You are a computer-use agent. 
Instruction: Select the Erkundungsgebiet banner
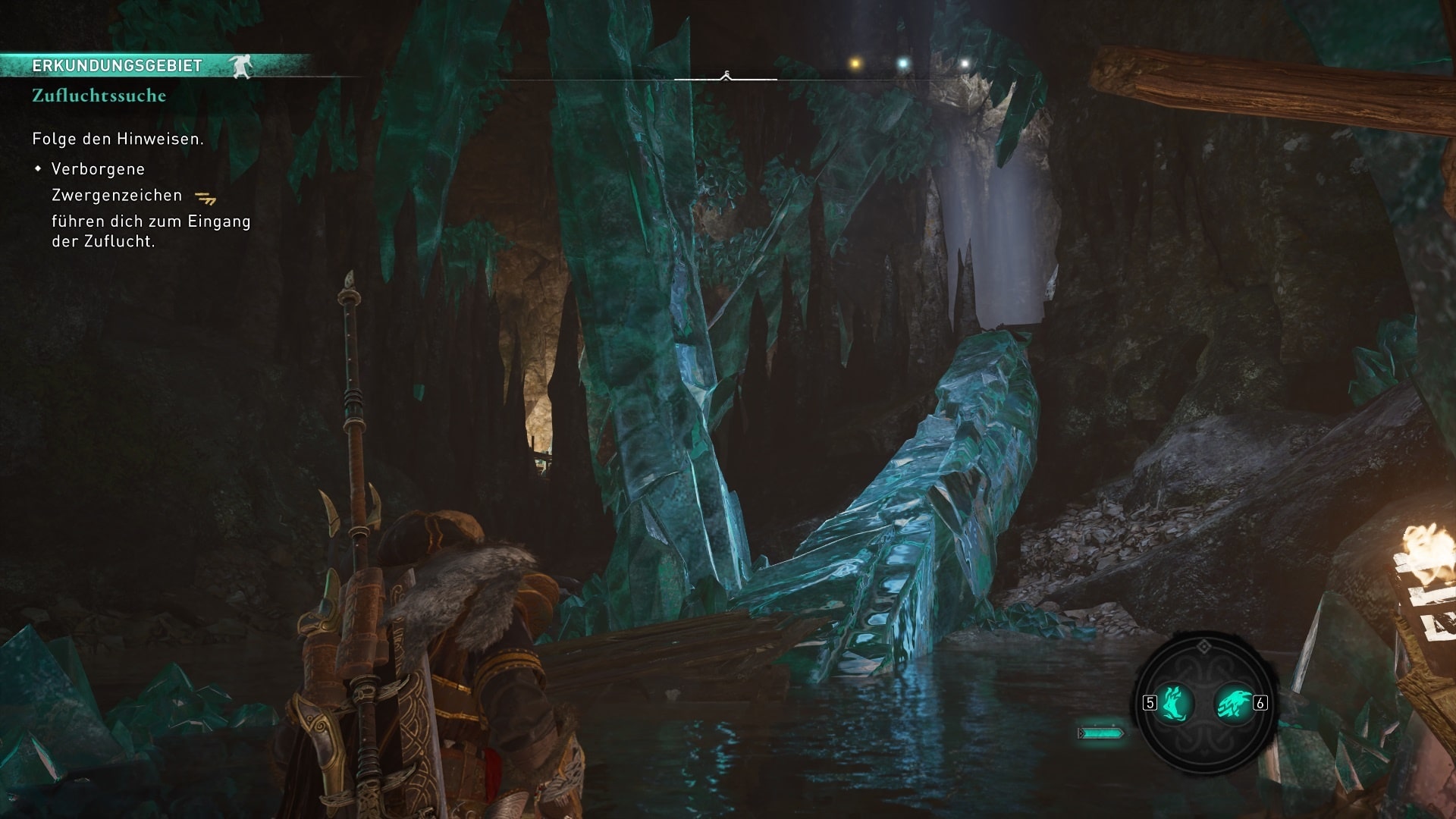(x=118, y=66)
